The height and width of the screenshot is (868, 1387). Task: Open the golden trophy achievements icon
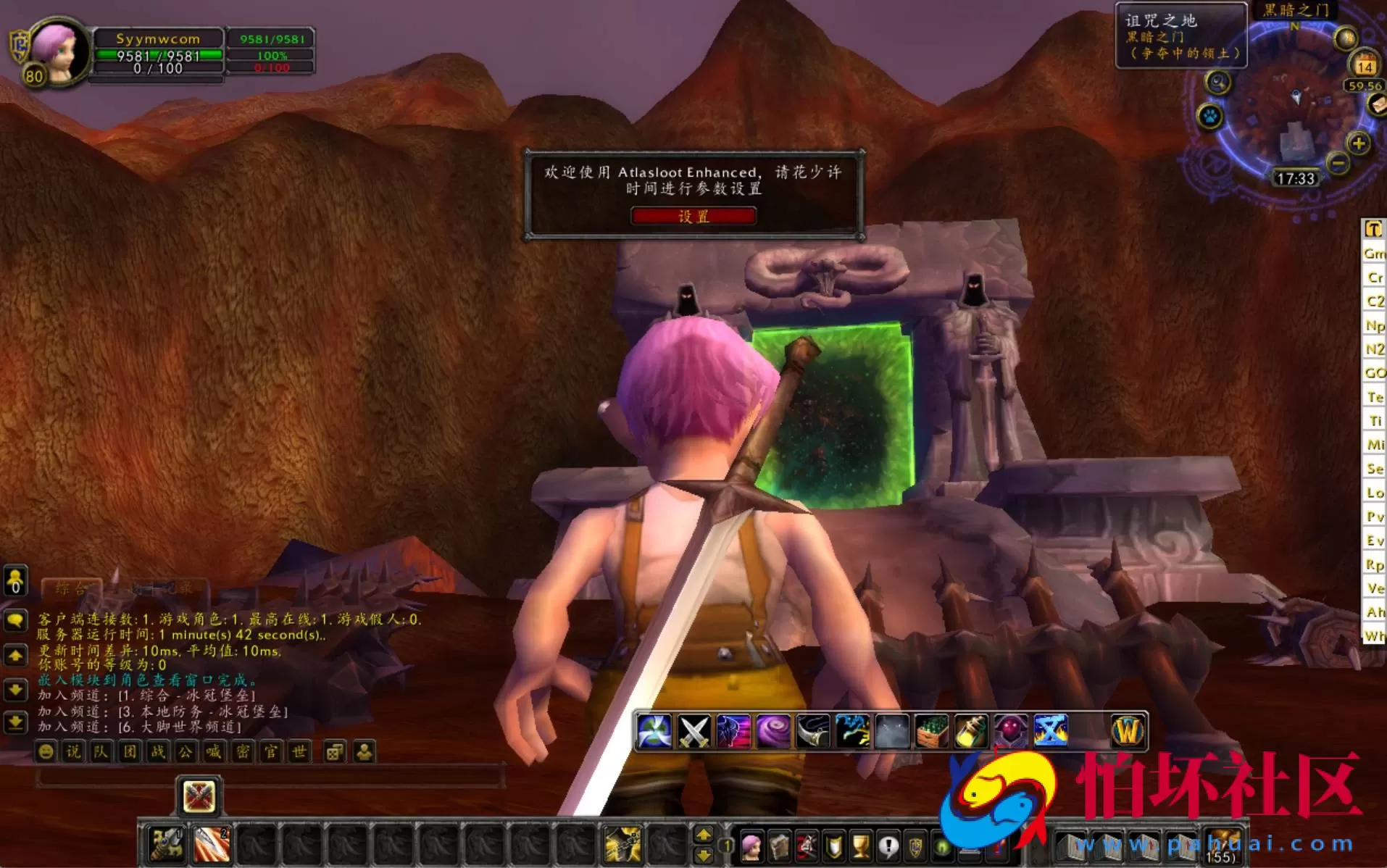(x=862, y=845)
